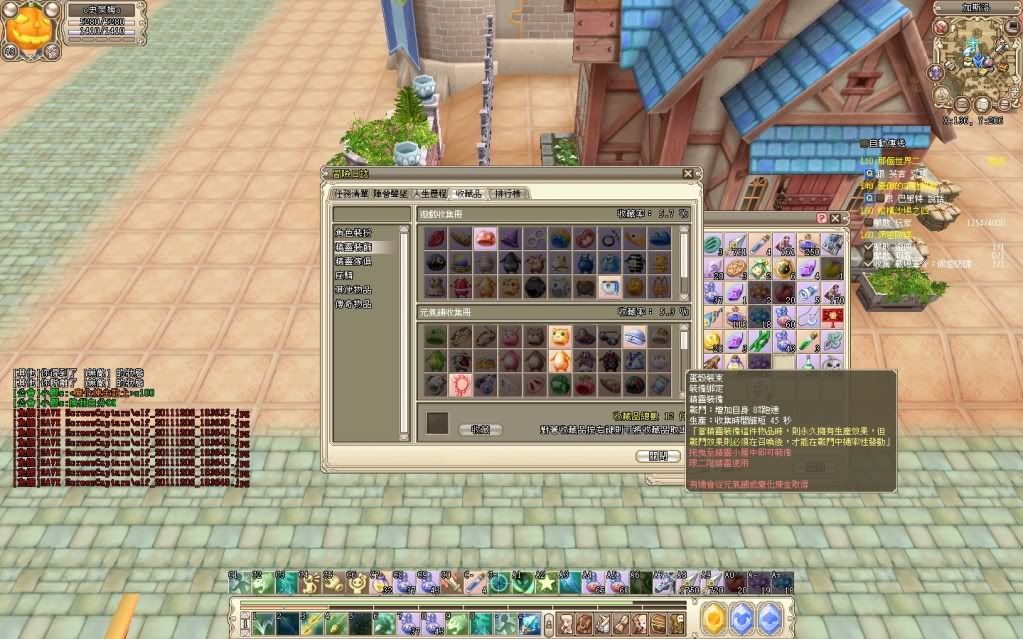The height and width of the screenshot is (639, 1023).
Task: Open the 傳奇物品 category
Action: click(x=353, y=303)
